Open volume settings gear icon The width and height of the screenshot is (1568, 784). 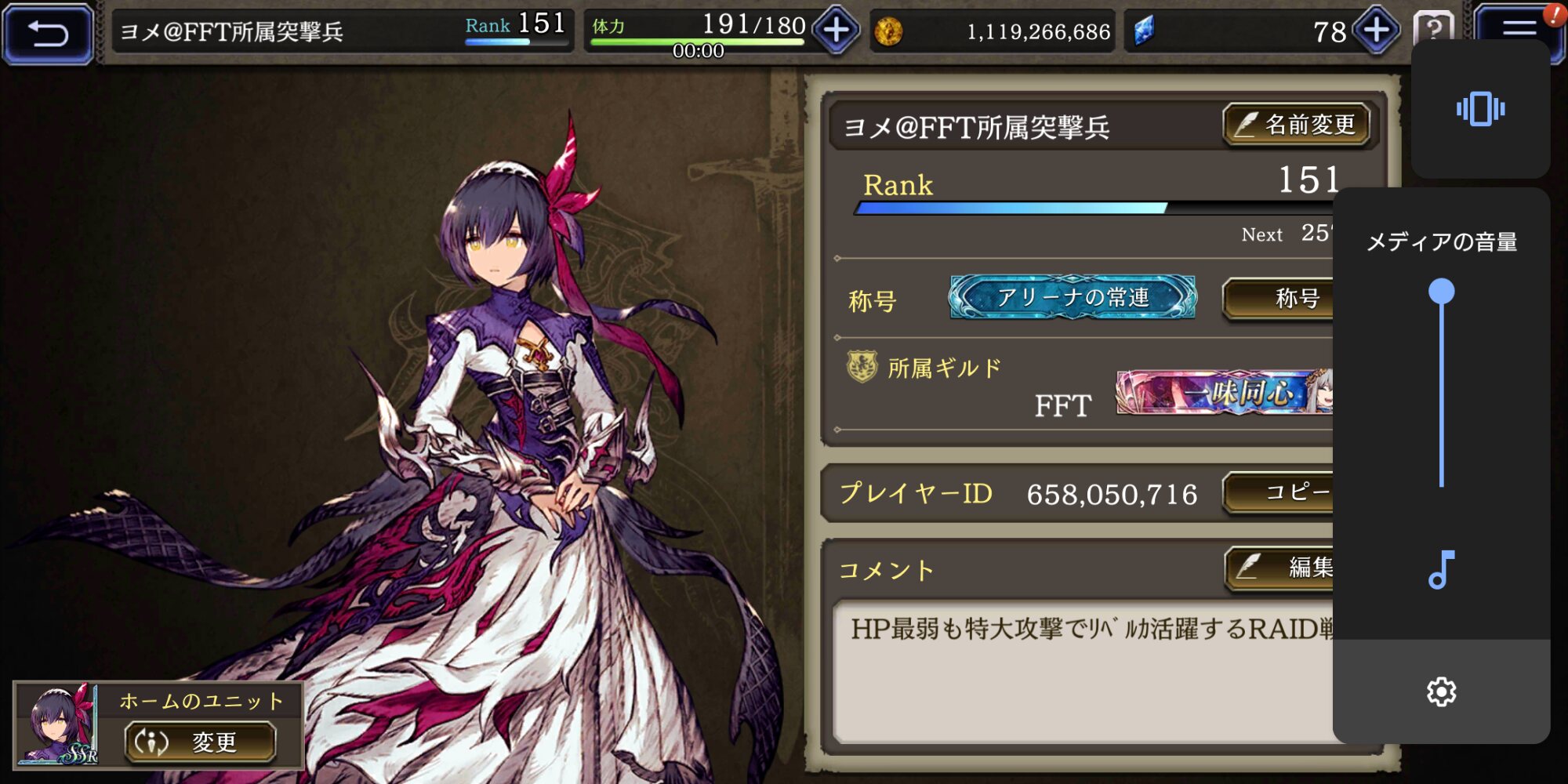coord(1441,691)
